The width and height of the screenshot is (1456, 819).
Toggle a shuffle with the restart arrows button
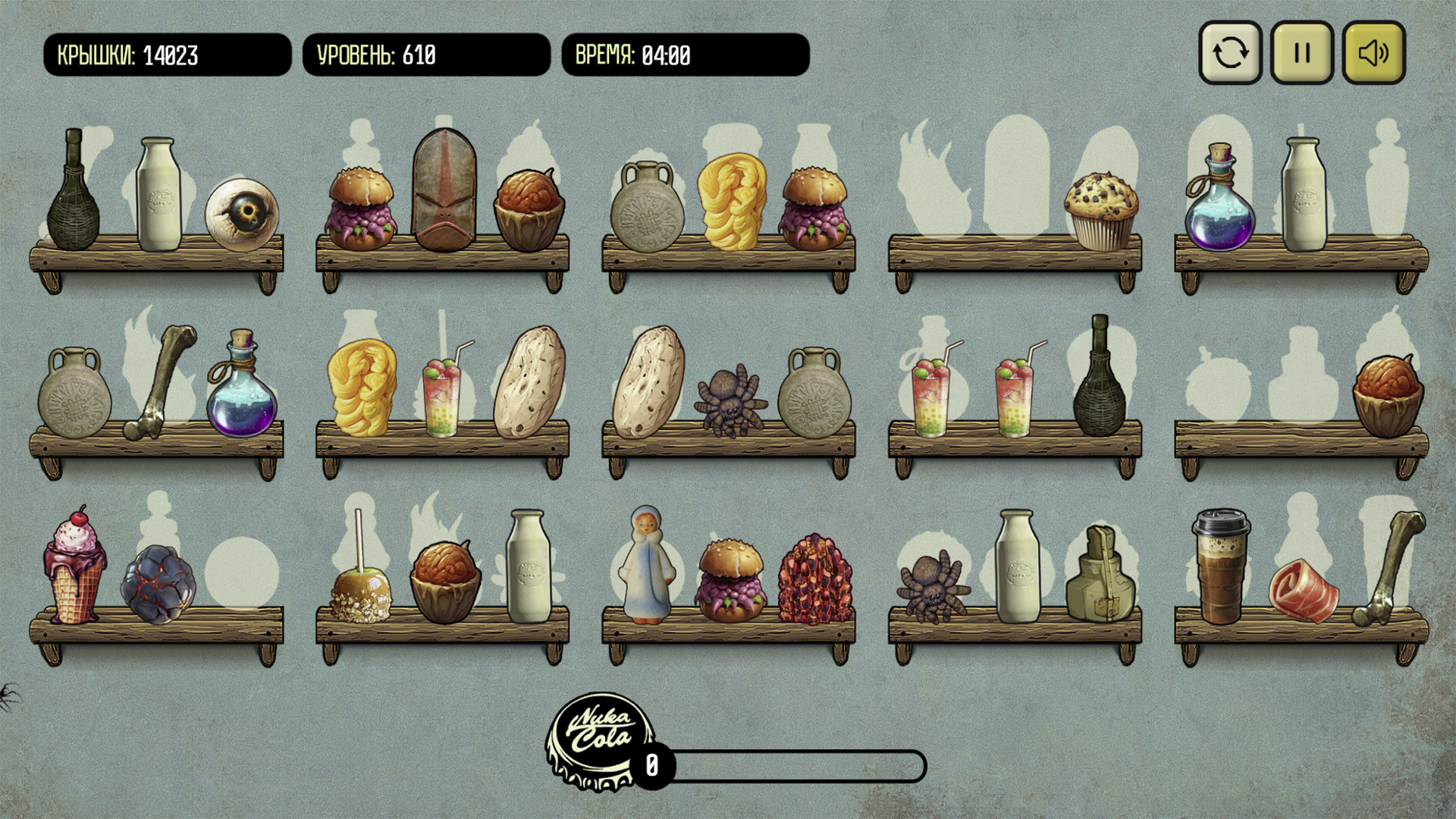[1230, 52]
